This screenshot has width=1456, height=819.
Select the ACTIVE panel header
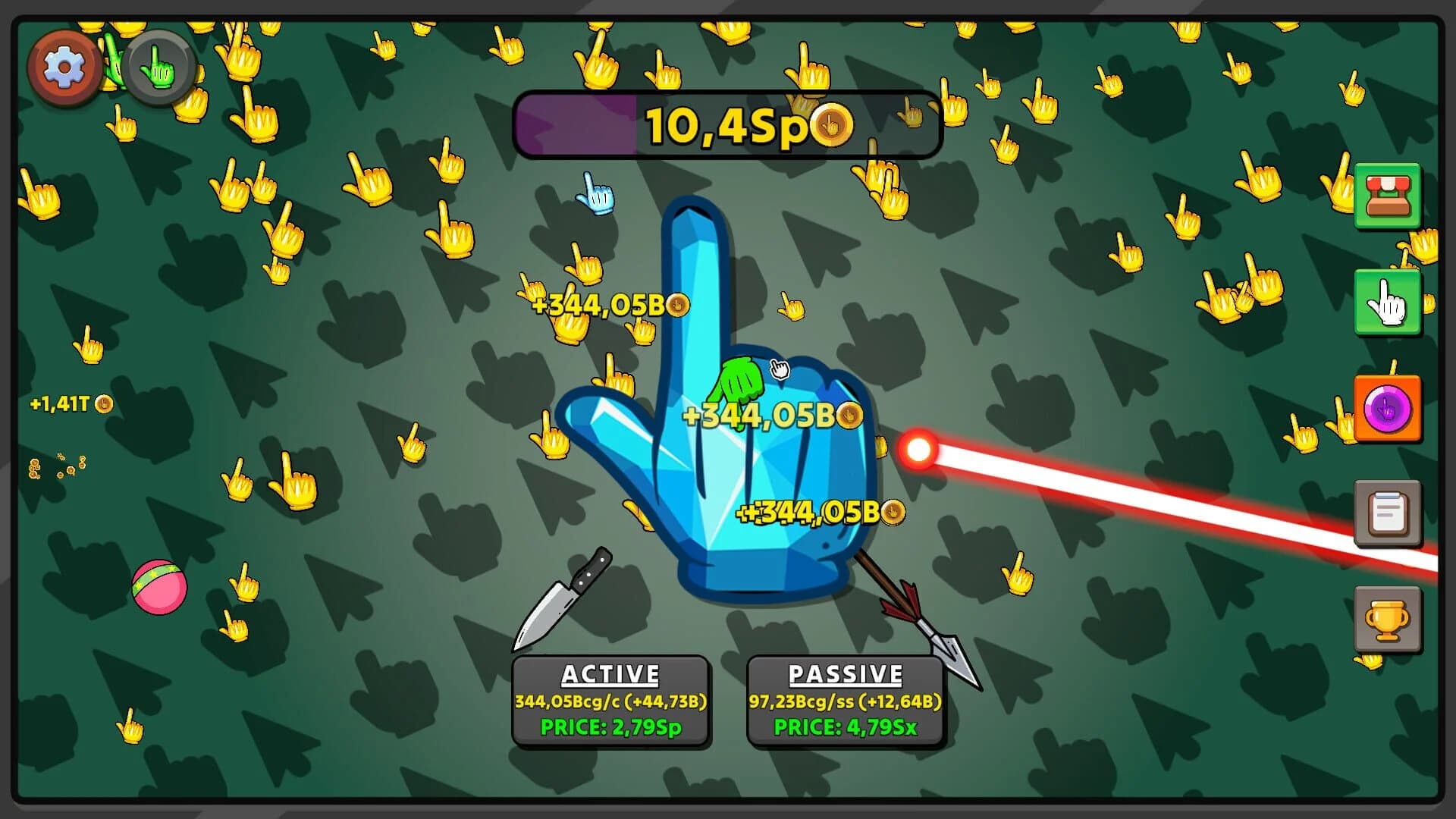coord(610,673)
